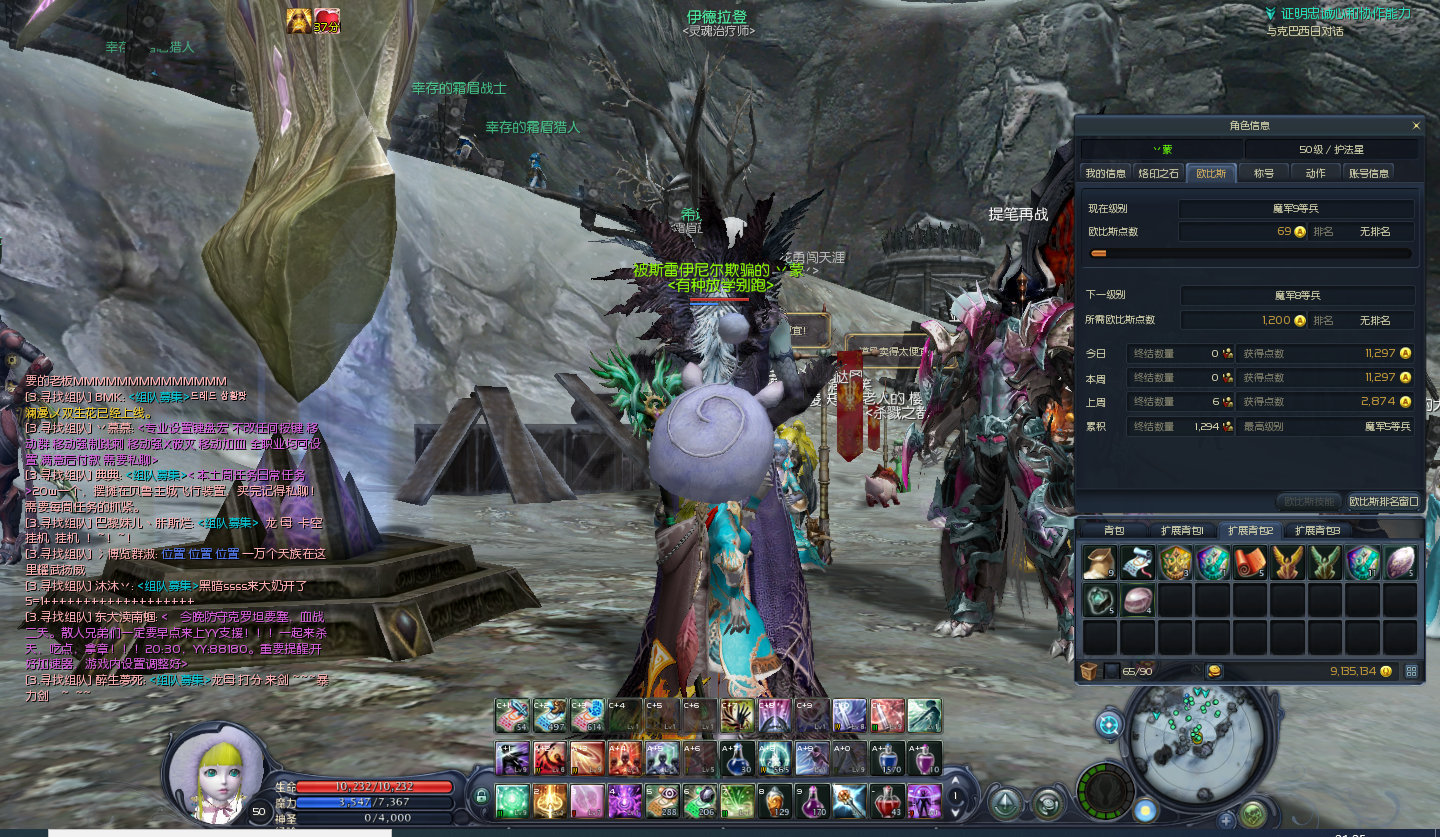Activate the green swirl skill in slot 1
The image size is (1440, 837).
(513, 800)
